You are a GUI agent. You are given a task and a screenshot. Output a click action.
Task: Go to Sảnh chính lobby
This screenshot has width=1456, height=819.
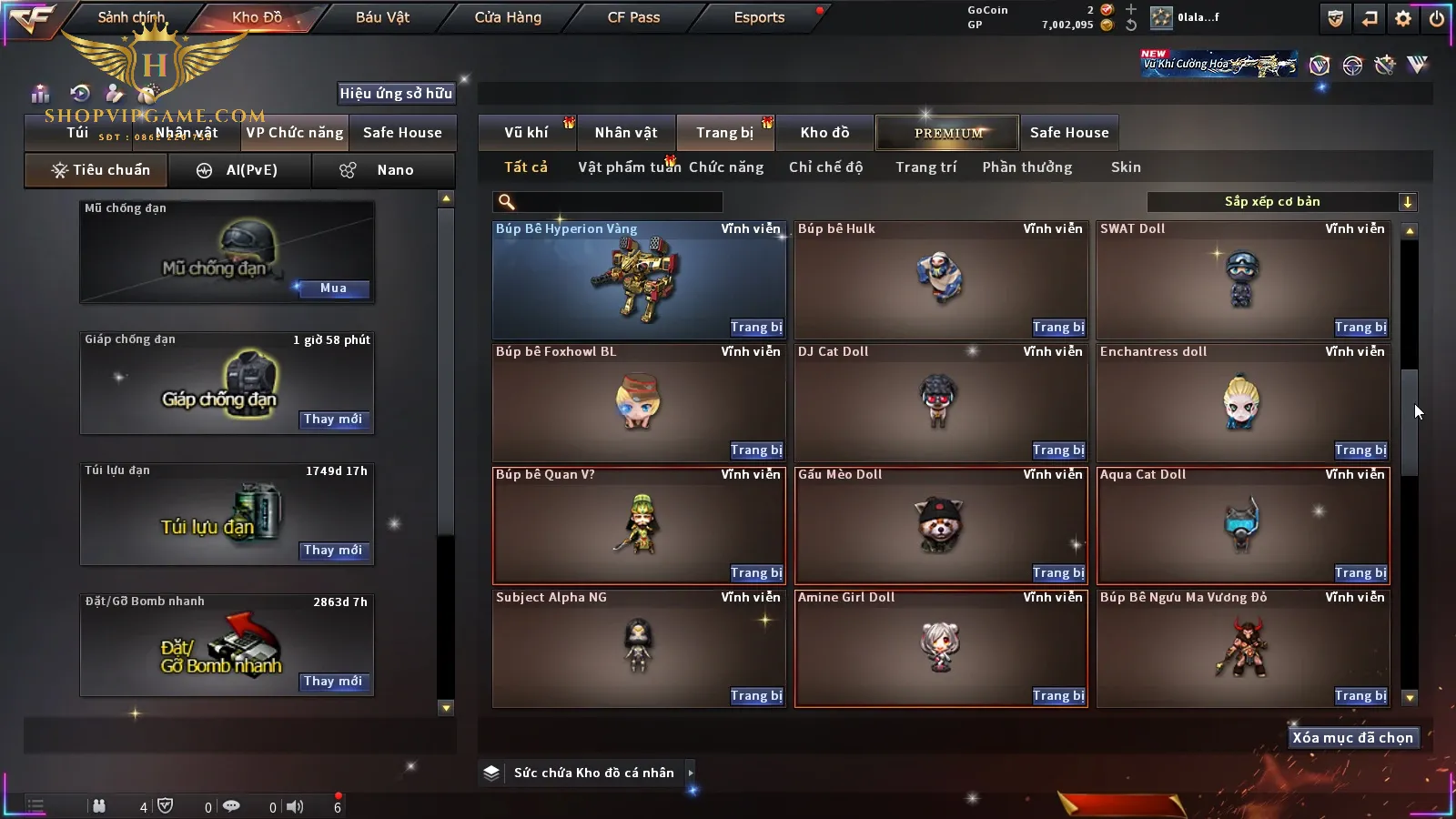tap(131, 17)
